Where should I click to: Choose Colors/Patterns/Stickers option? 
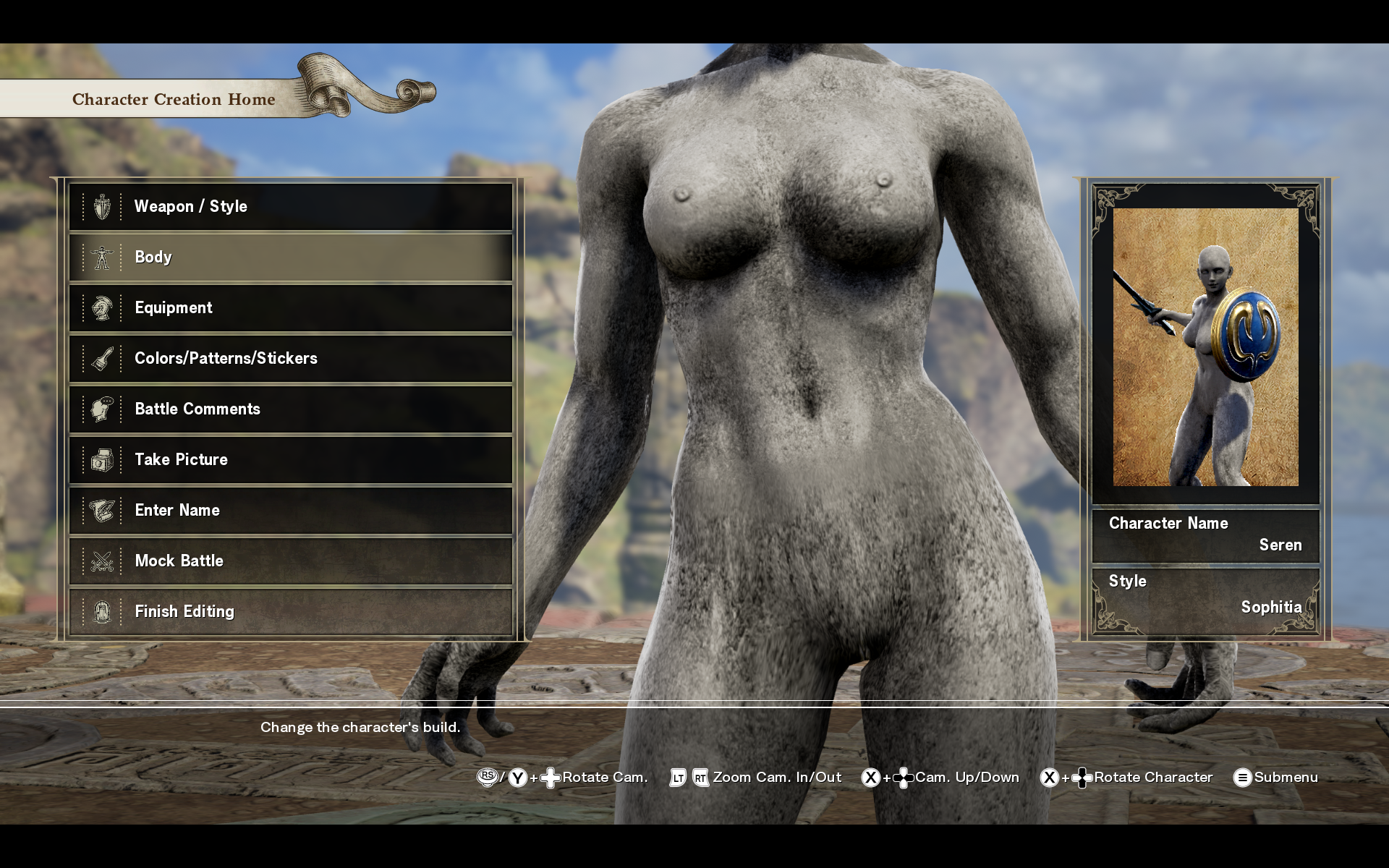click(x=290, y=359)
